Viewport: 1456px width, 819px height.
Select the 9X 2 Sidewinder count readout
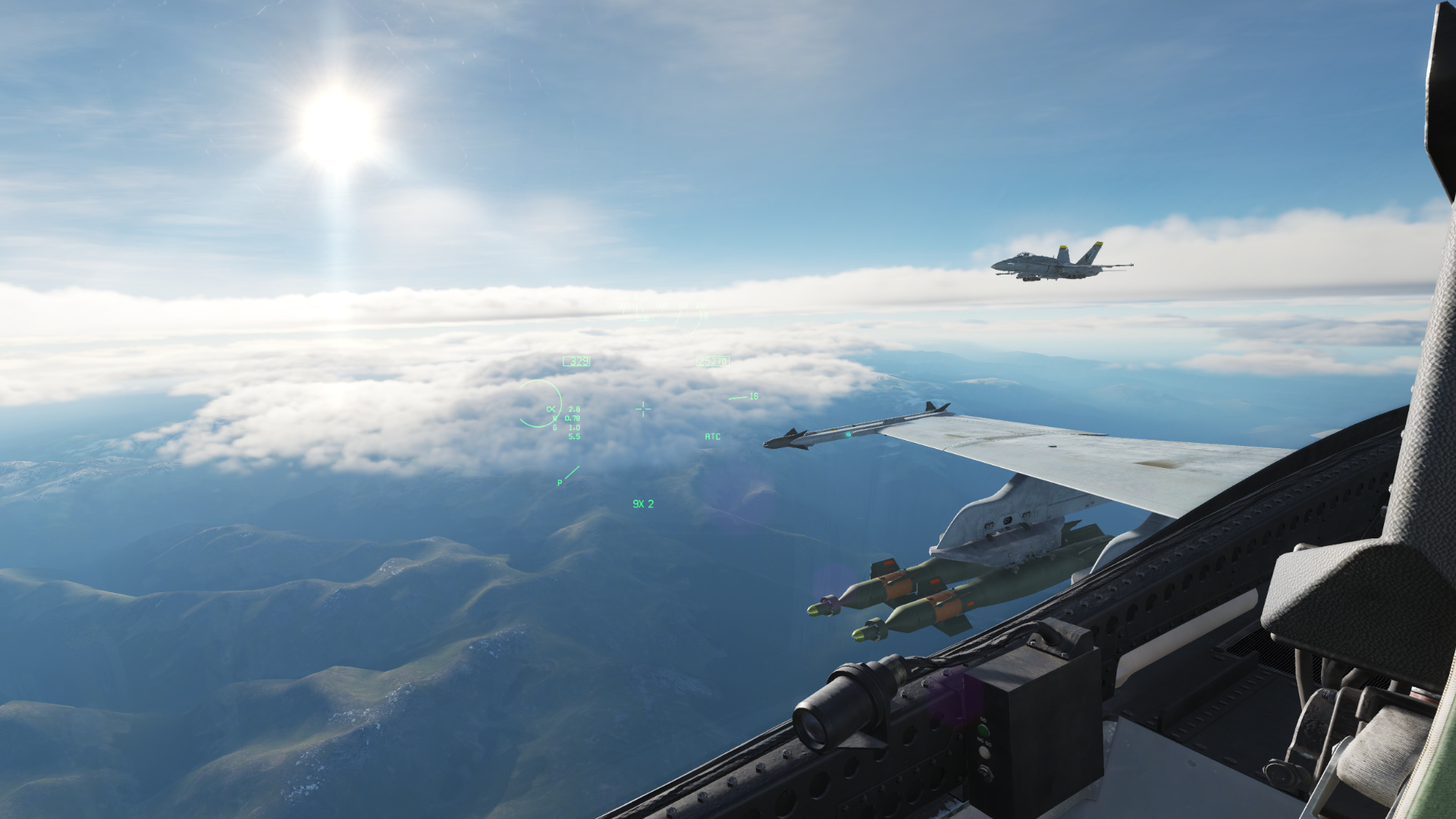643,504
